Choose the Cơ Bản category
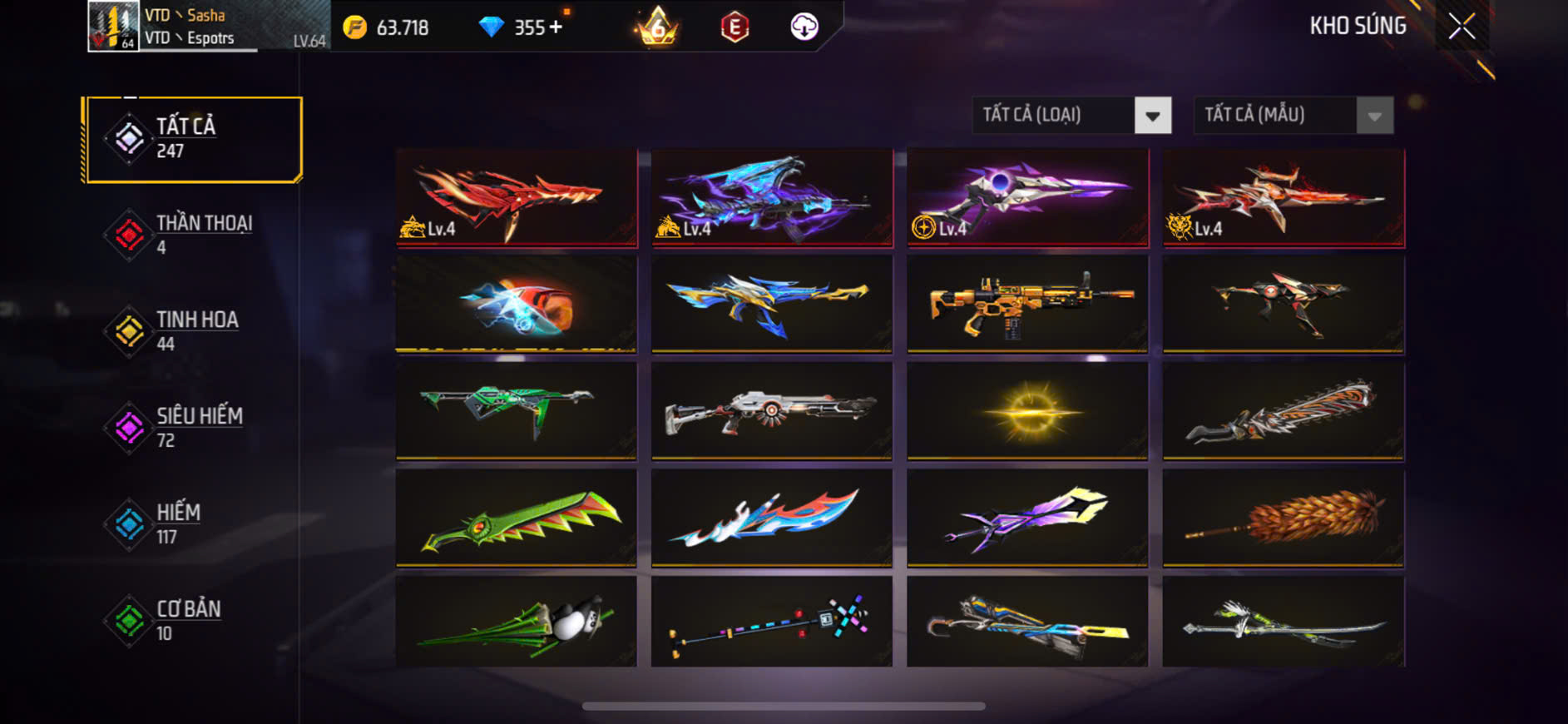Viewport: 1568px width, 724px height. pyautogui.click(x=193, y=621)
